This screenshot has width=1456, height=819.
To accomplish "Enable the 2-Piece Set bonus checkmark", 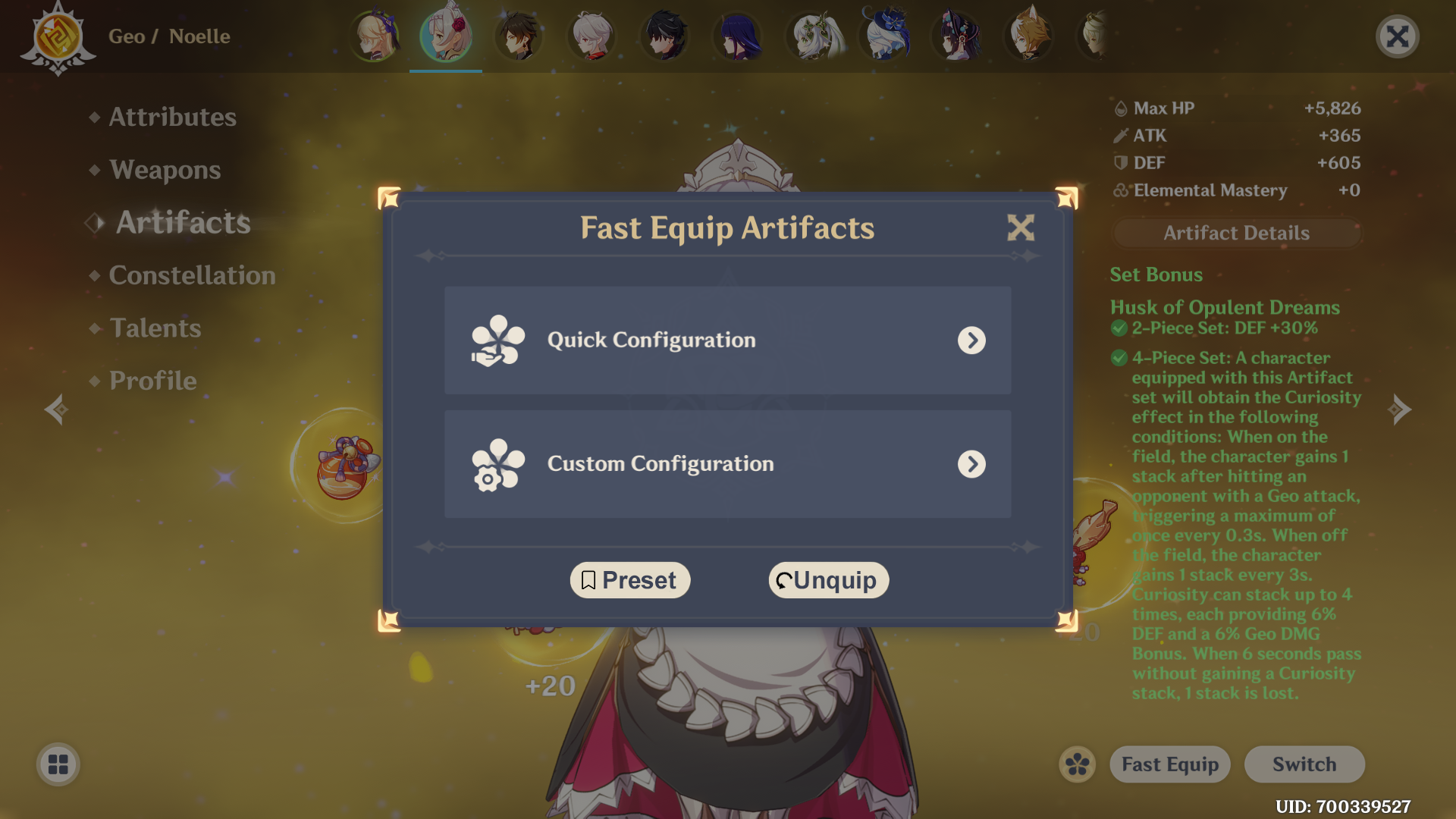I will [1119, 328].
